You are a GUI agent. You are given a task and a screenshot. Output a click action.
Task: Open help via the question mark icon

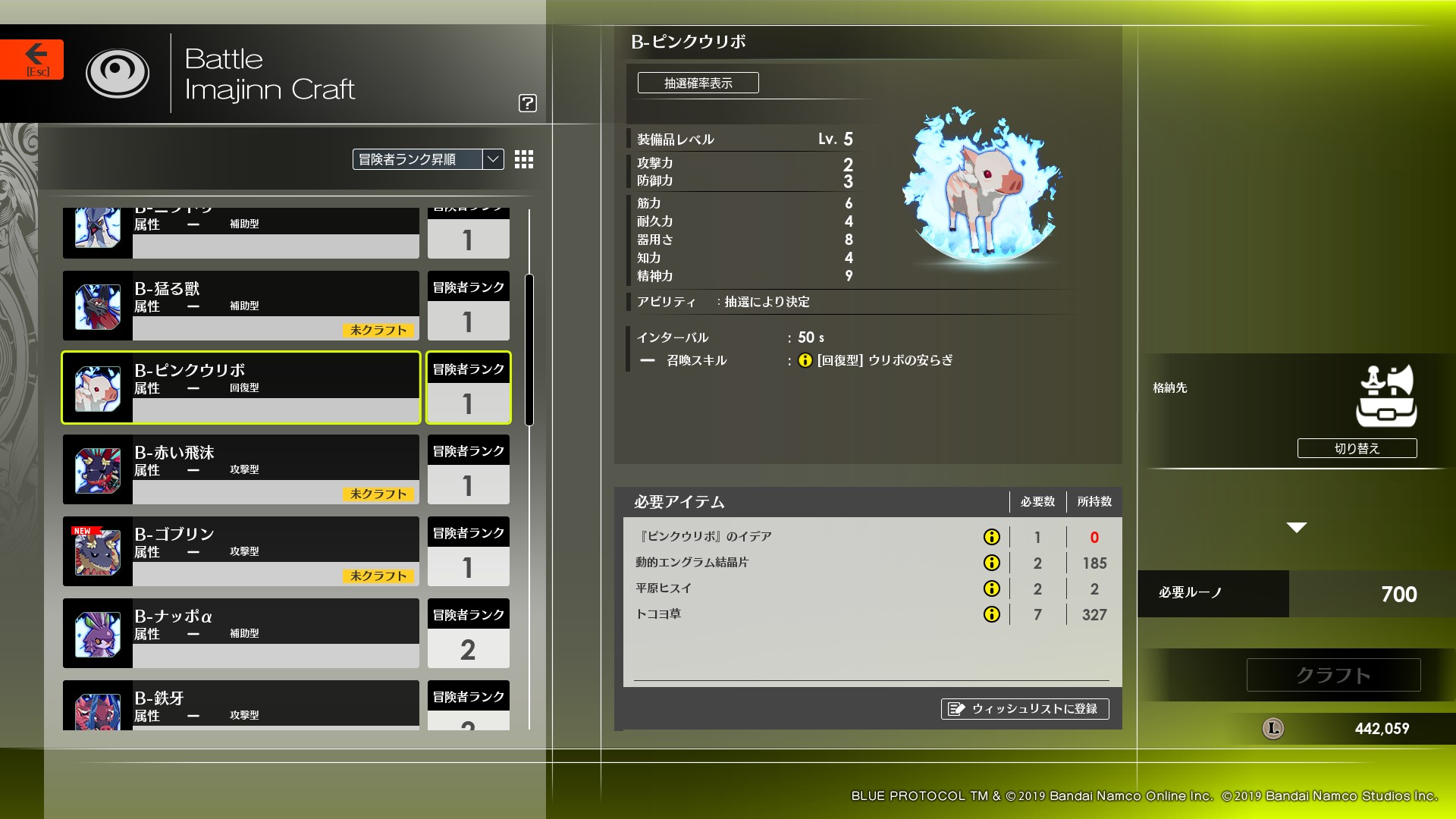point(529,103)
